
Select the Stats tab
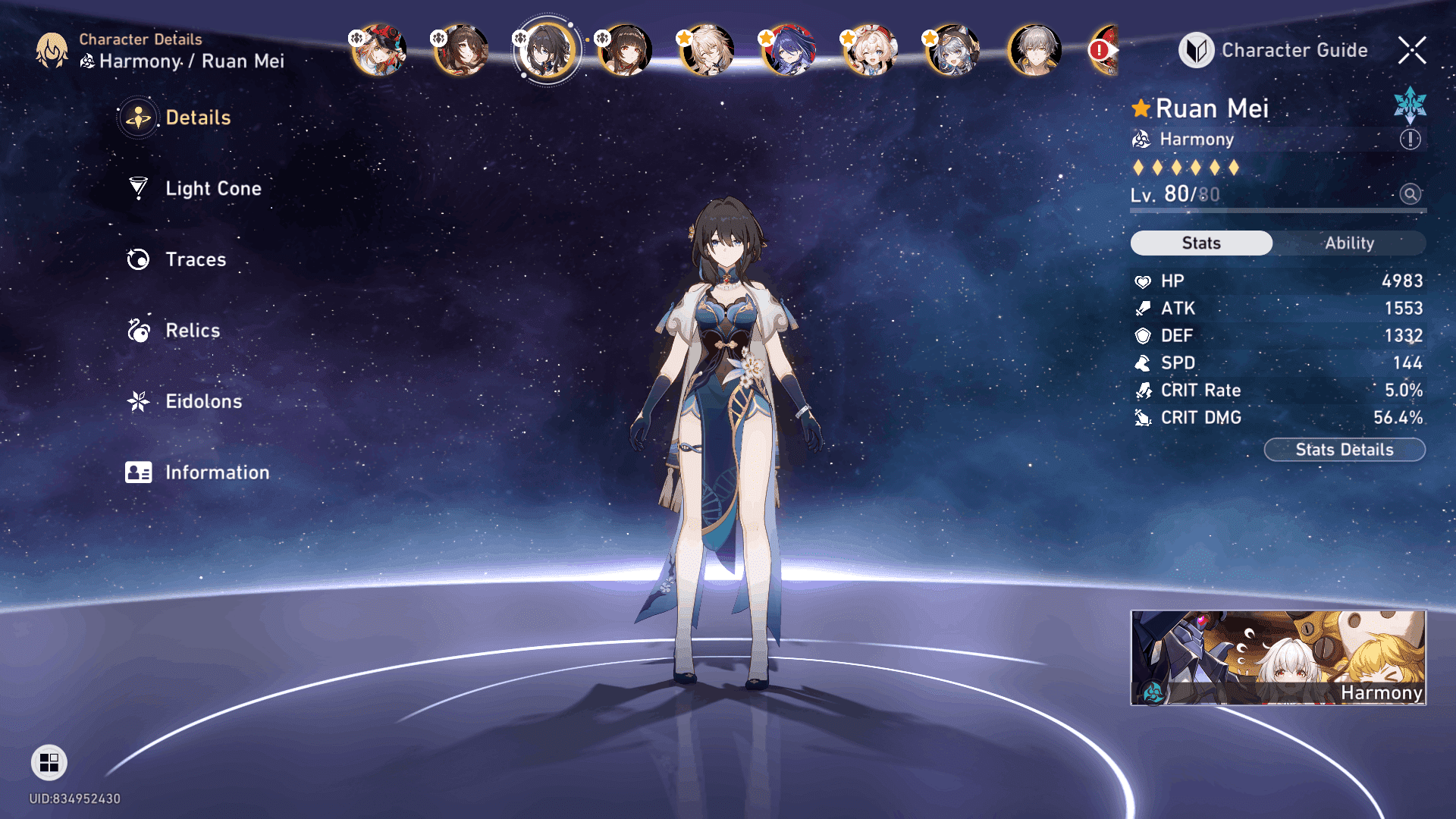click(x=1201, y=243)
